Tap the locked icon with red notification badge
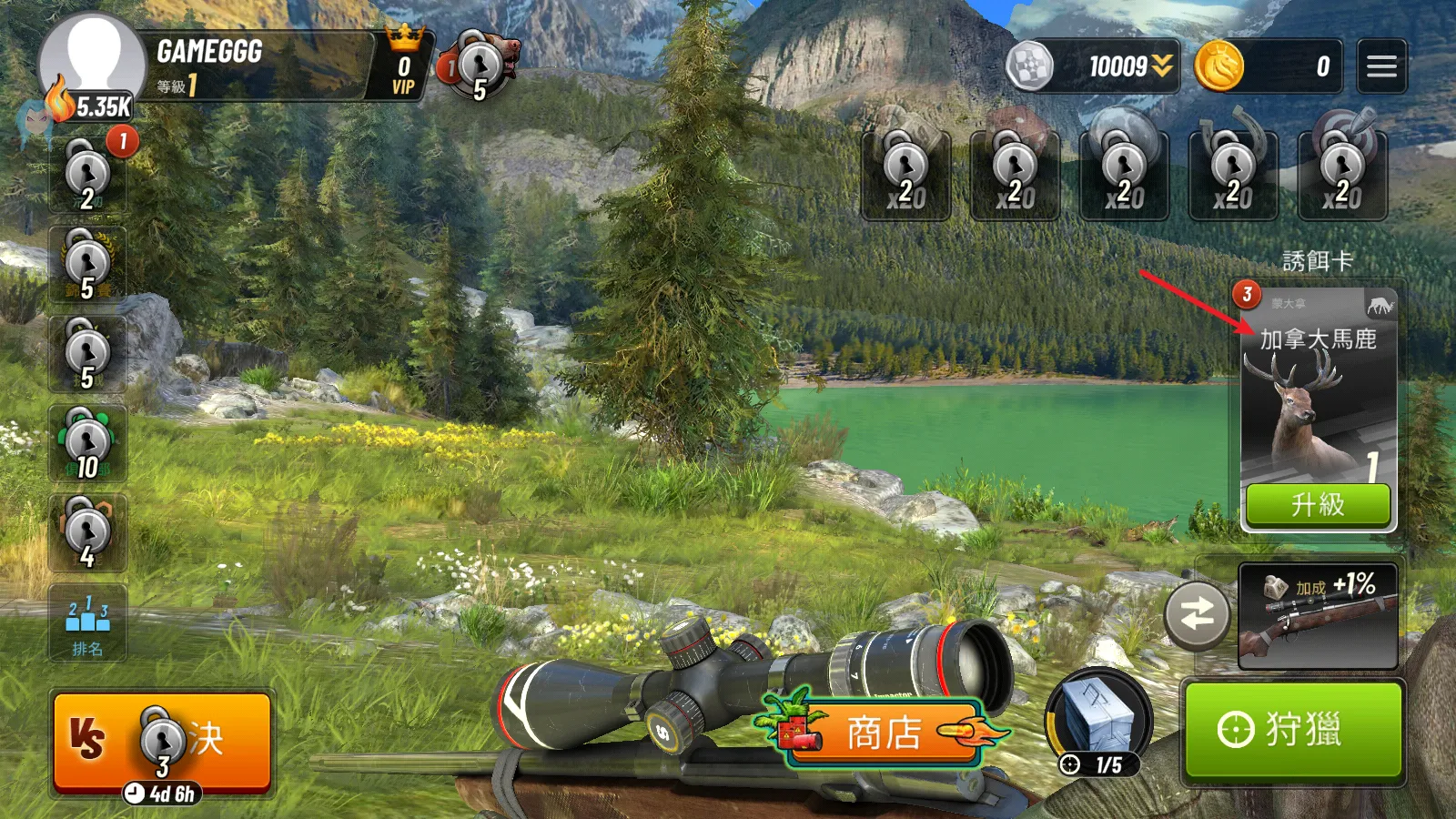The height and width of the screenshot is (819, 1456). click(x=88, y=174)
